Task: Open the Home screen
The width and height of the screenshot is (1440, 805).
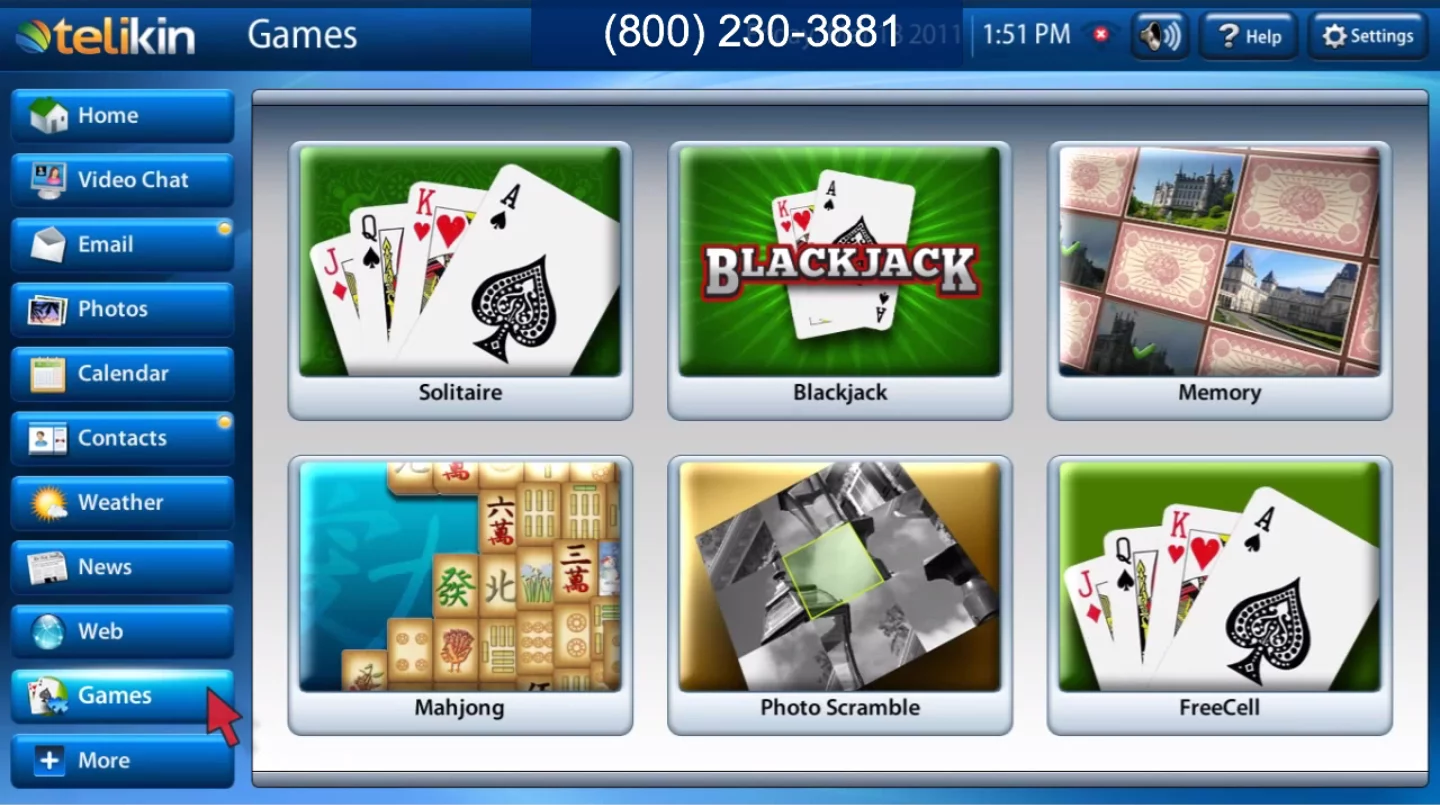Action: tap(120, 115)
